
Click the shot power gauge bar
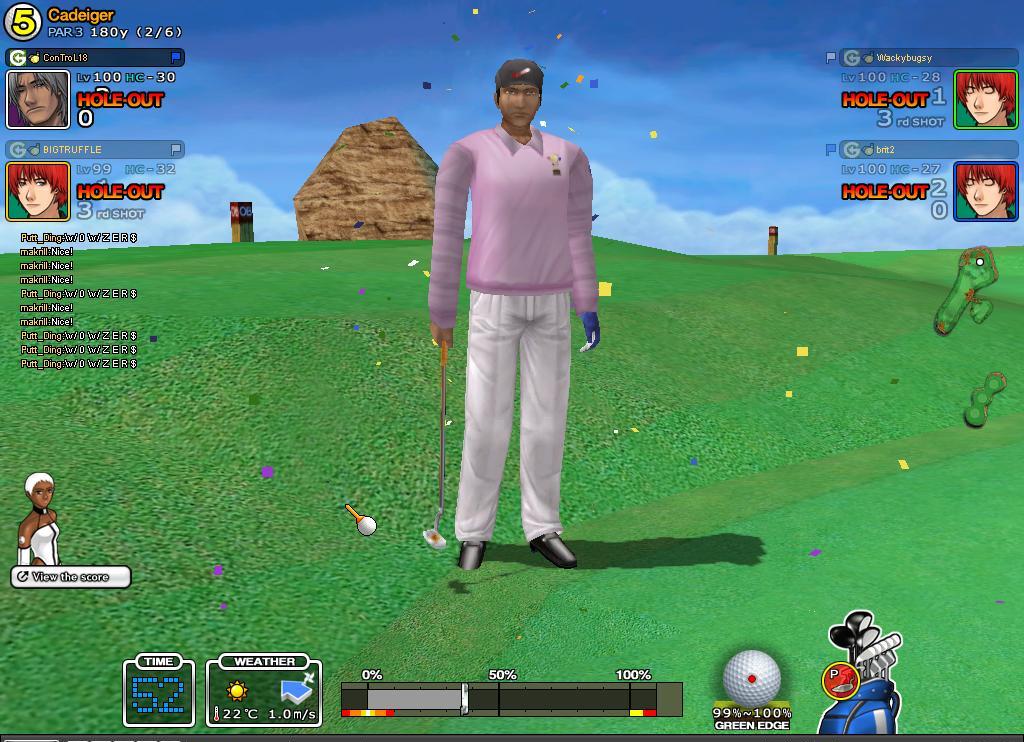pos(511,698)
